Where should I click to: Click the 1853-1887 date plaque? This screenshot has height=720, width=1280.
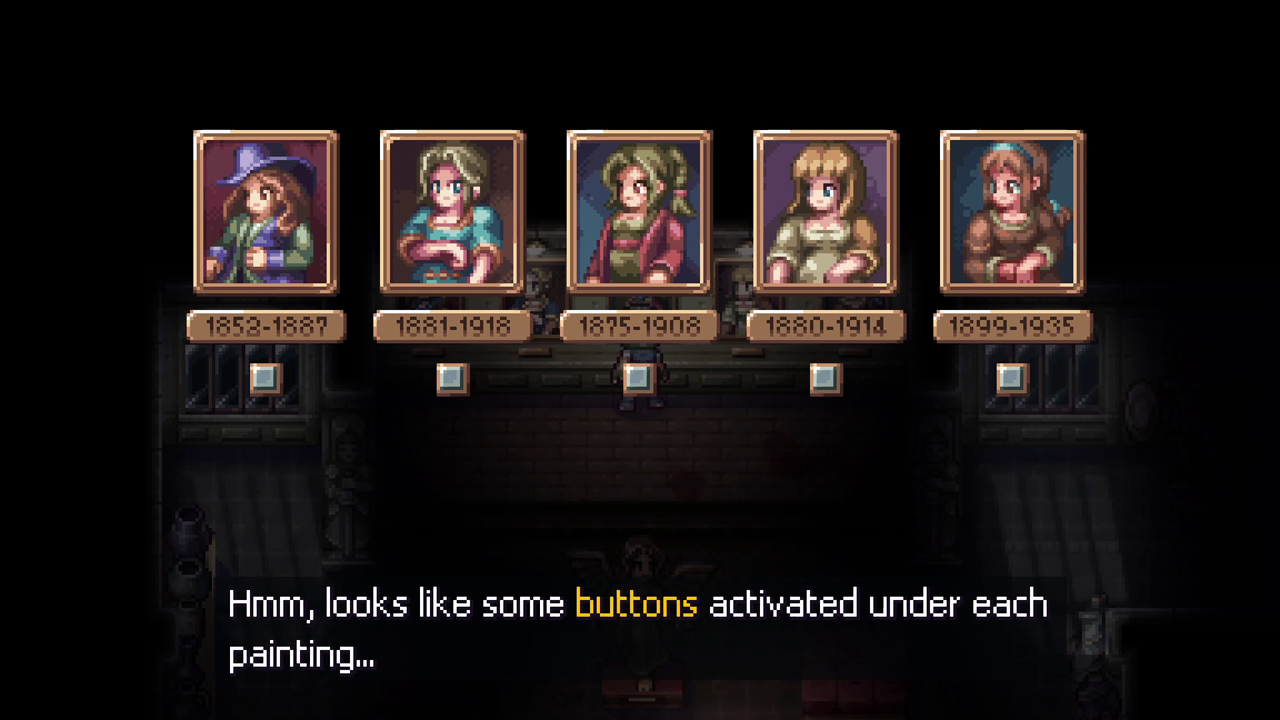(265, 326)
